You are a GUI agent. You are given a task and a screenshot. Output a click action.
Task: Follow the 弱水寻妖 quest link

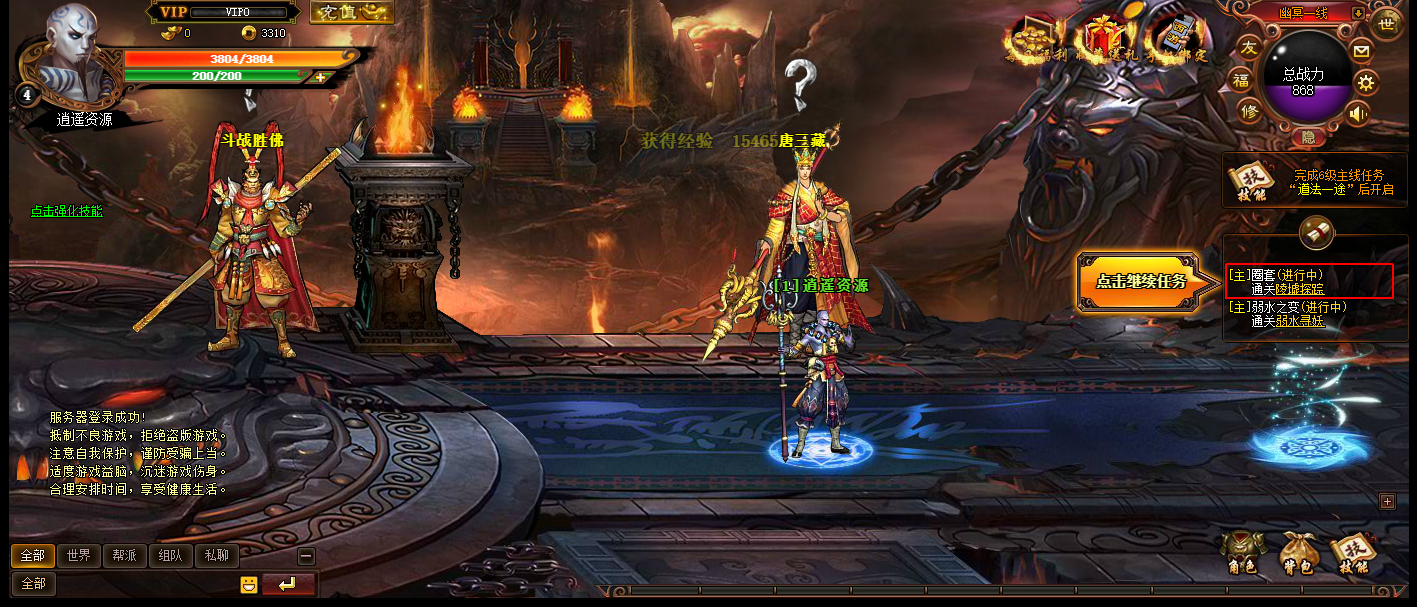coord(1299,321)
